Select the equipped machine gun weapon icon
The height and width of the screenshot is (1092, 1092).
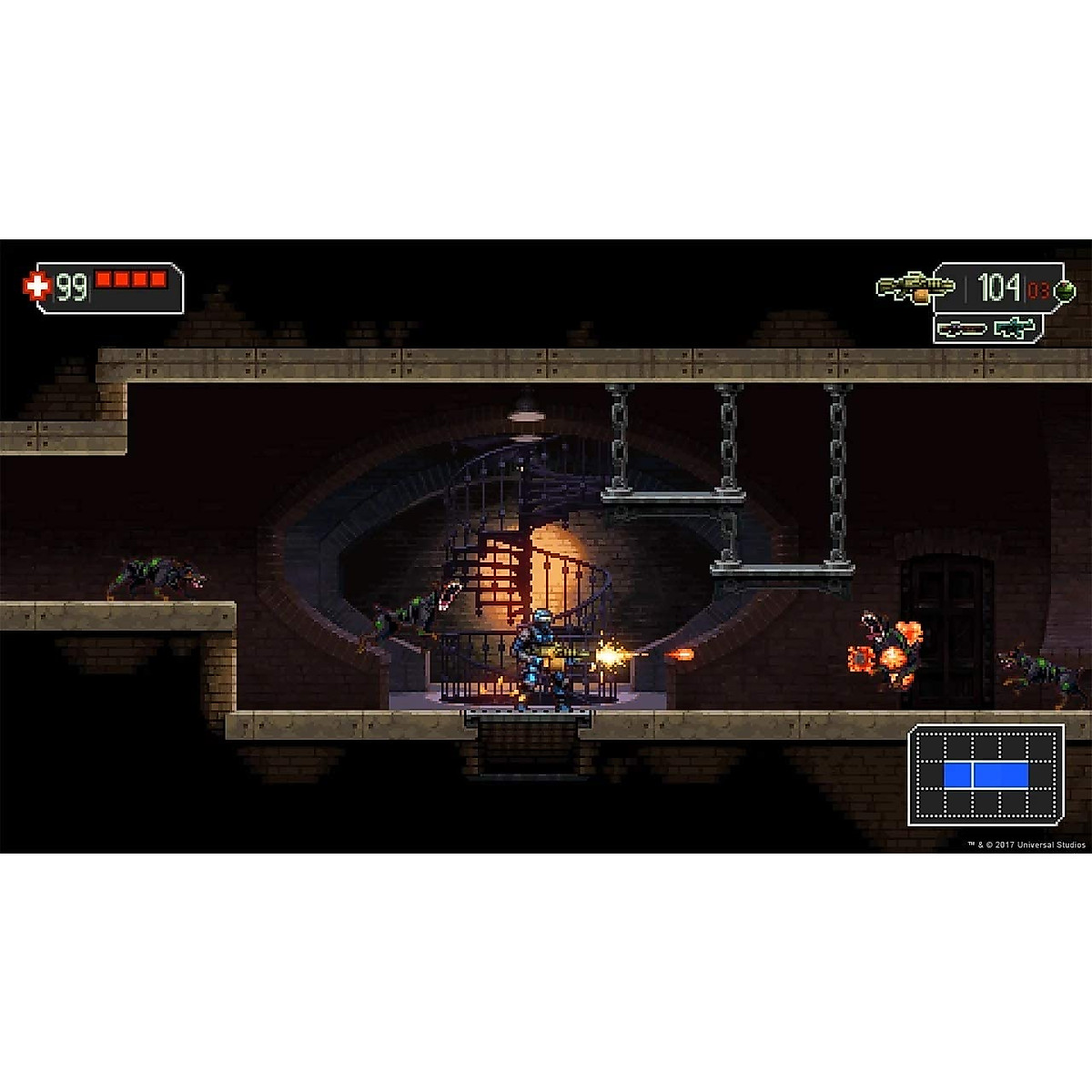point(914,288)
